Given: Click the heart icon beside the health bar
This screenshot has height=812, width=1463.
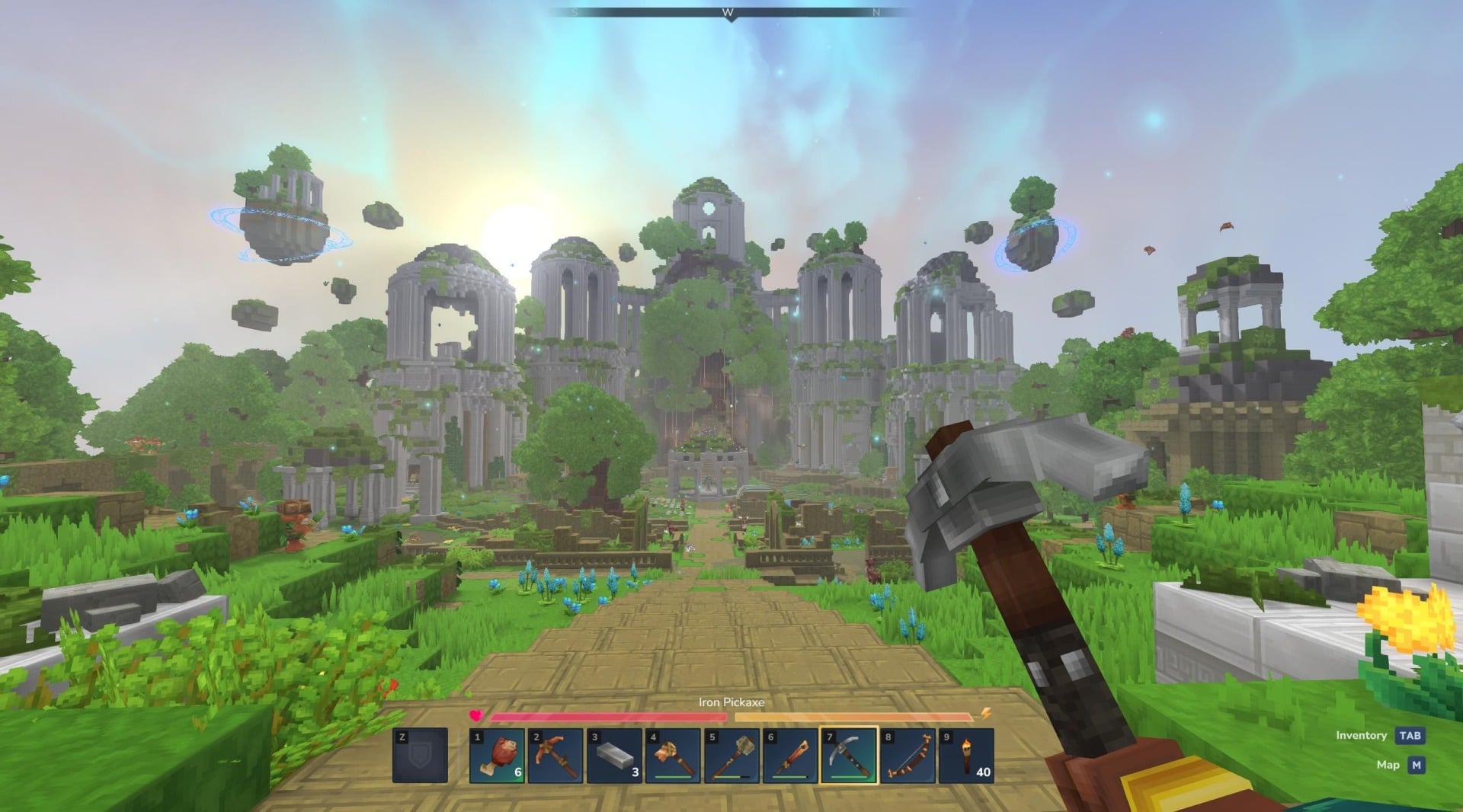Looking at the screenshot, I should pyautogui.click(x=474, y=714).
